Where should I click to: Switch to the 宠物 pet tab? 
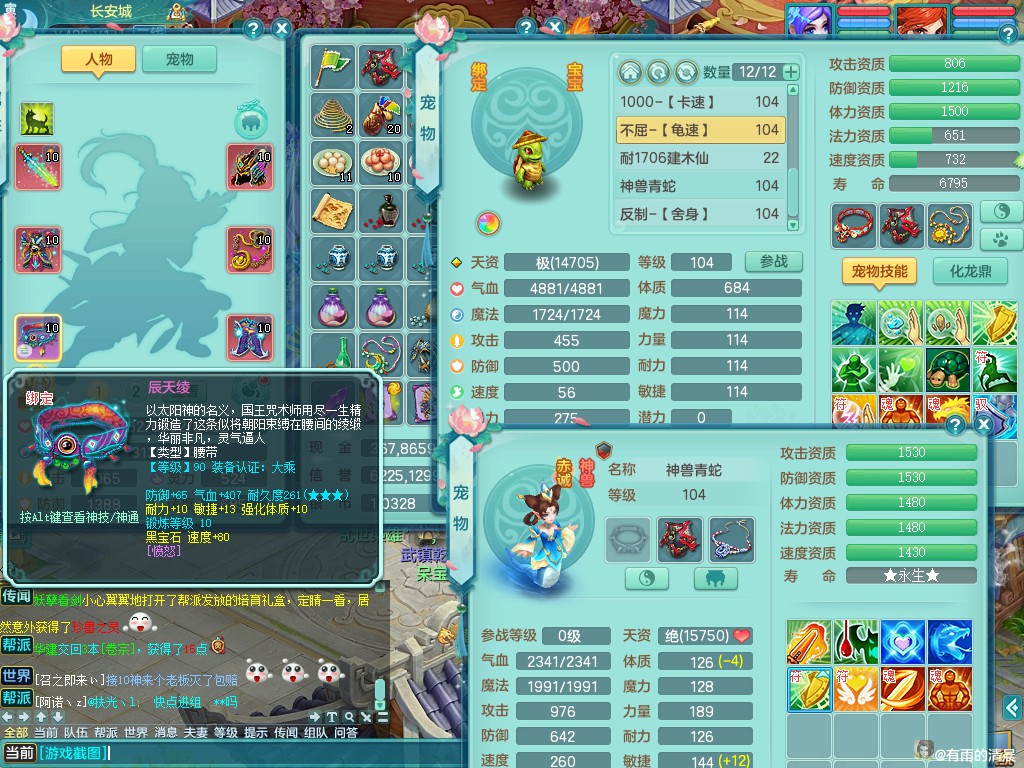click(x=180, y=59)
